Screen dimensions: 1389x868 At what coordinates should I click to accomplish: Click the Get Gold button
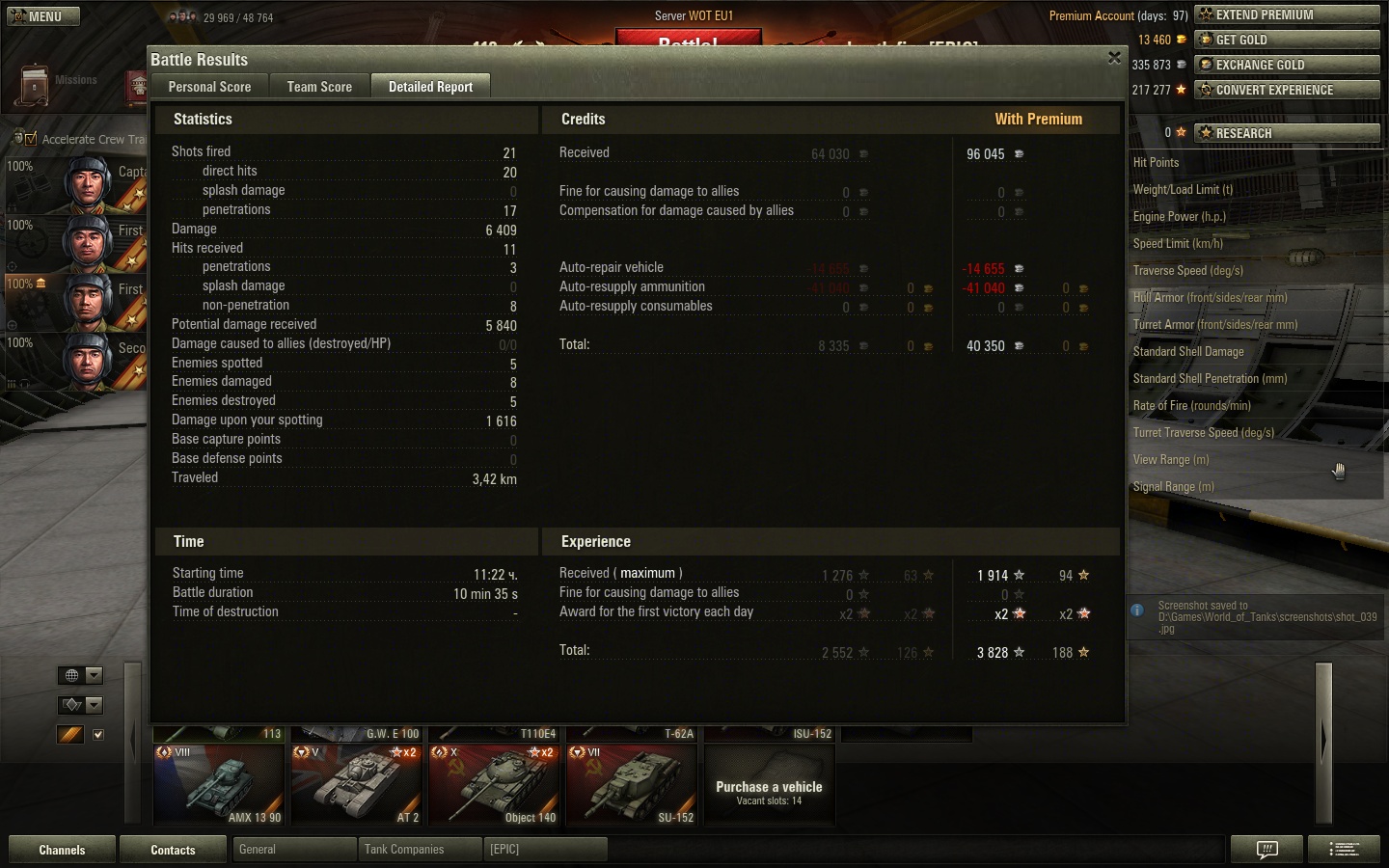click(1287, 40)
